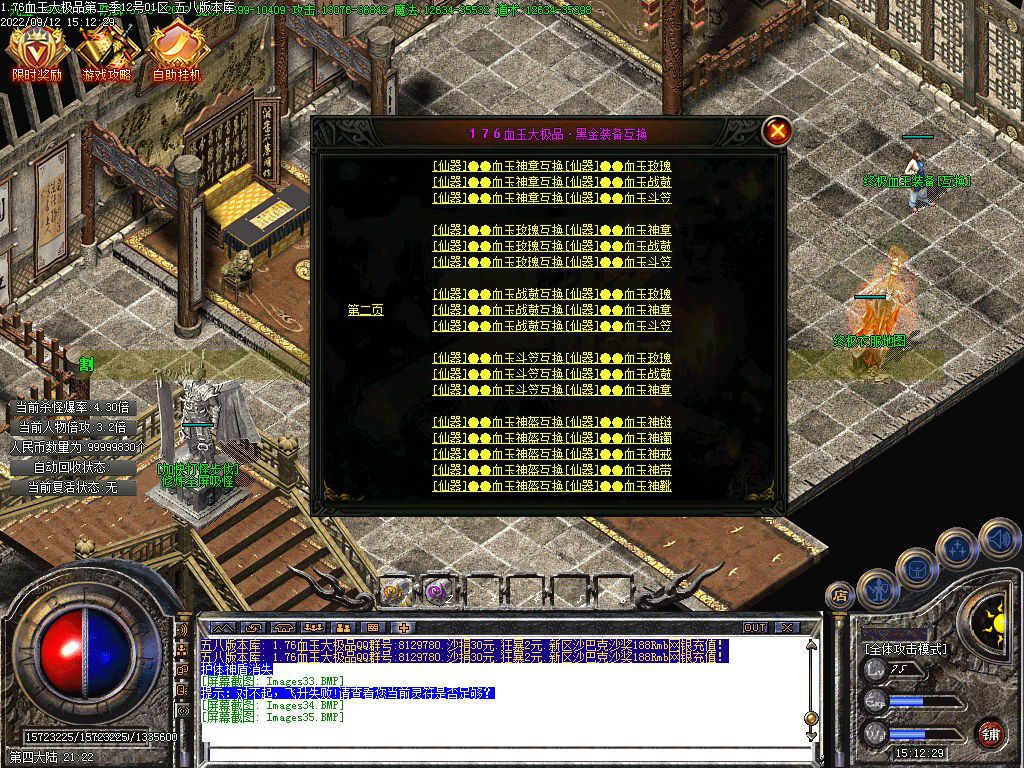This screenshot has height=768, width=1024.
Task: Open the 游戏攻略 game guide icon
Action: (106, 52)
